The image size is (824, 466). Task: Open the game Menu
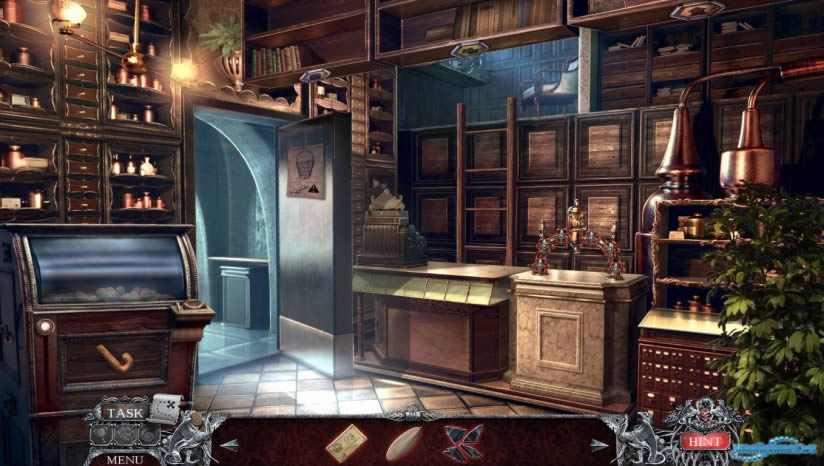click(125, 459)
